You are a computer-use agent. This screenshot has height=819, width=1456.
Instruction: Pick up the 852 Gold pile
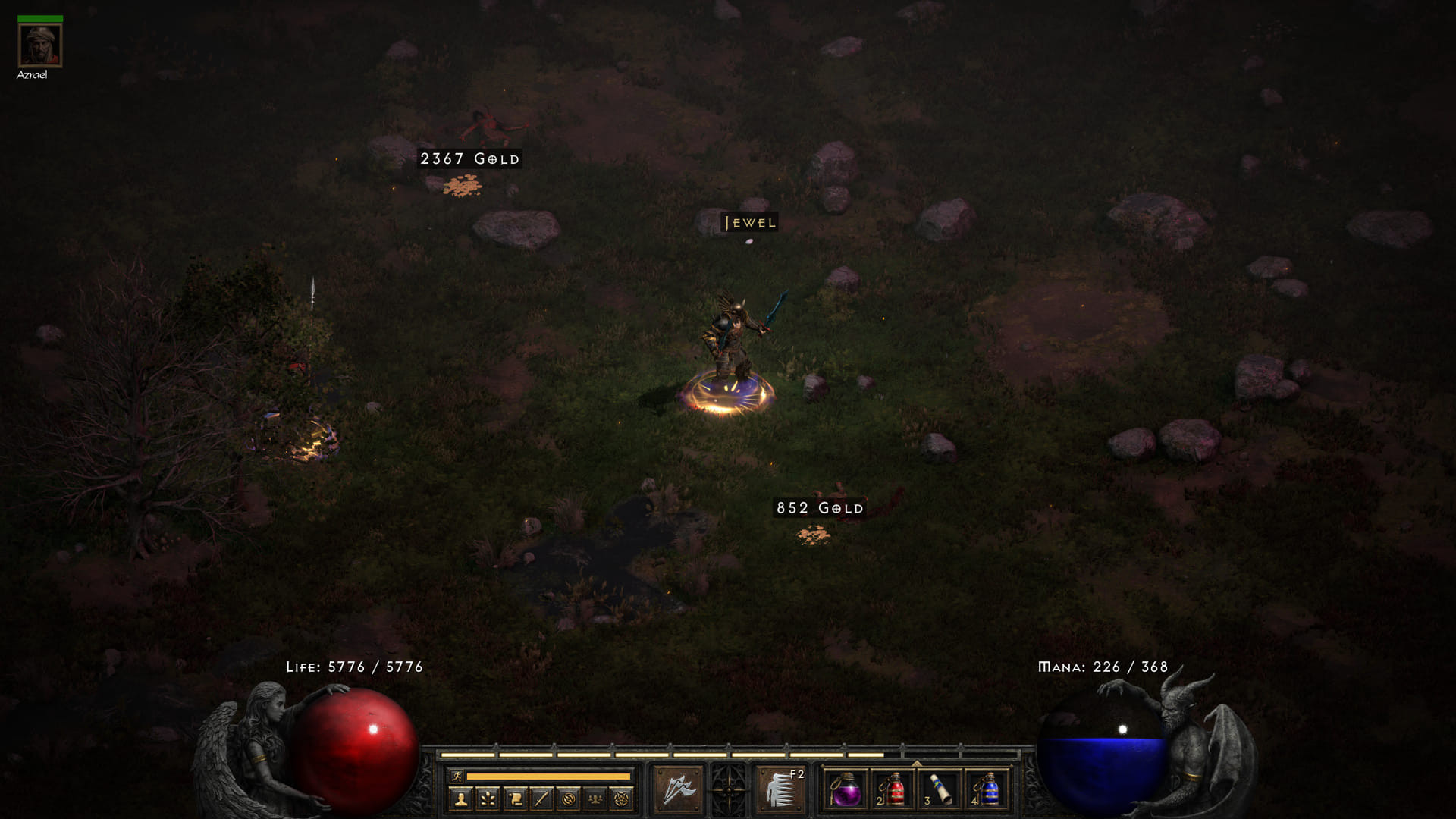[815, 535]
